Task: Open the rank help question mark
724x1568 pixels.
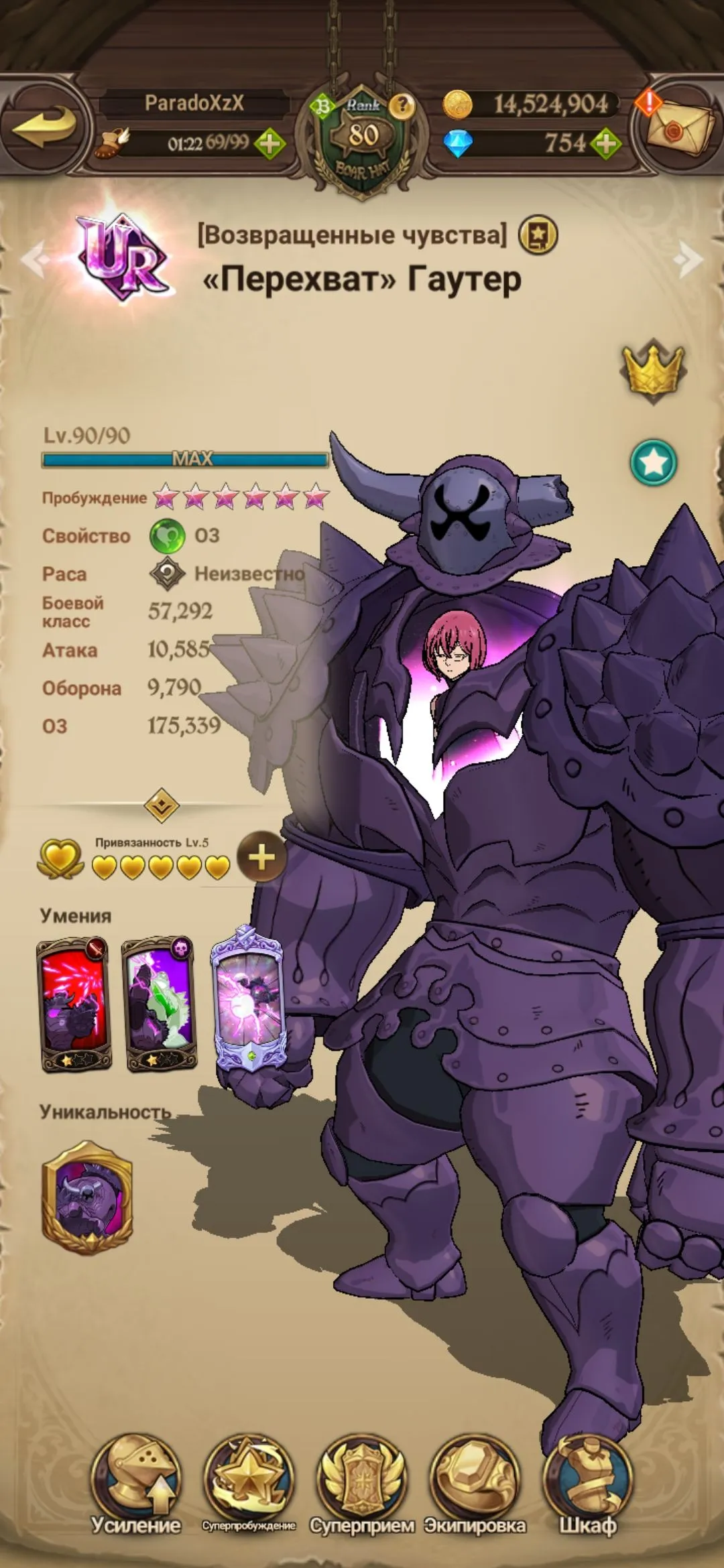Action: (x=402, y=105)
